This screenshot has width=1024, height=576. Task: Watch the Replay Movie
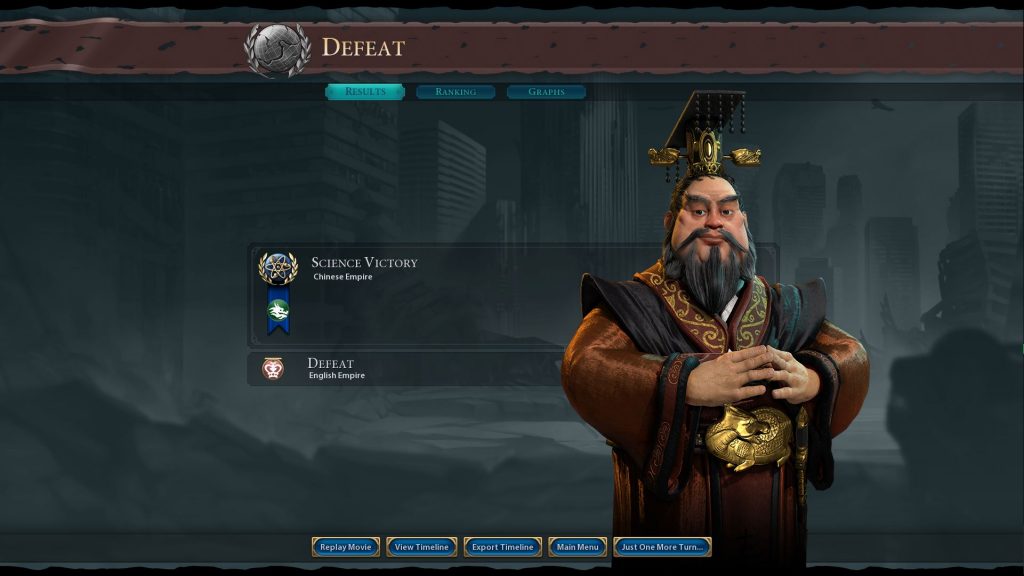346,547
